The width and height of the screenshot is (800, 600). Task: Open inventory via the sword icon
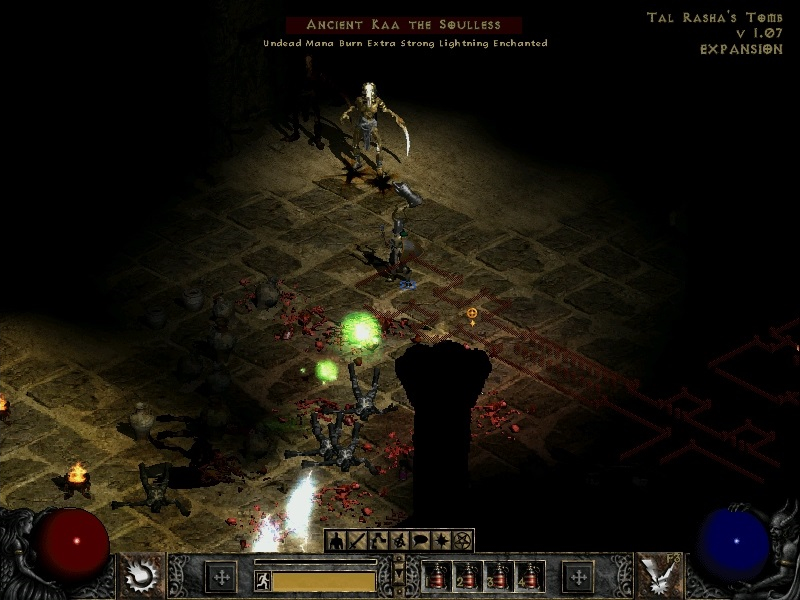[x=357, y=541]
